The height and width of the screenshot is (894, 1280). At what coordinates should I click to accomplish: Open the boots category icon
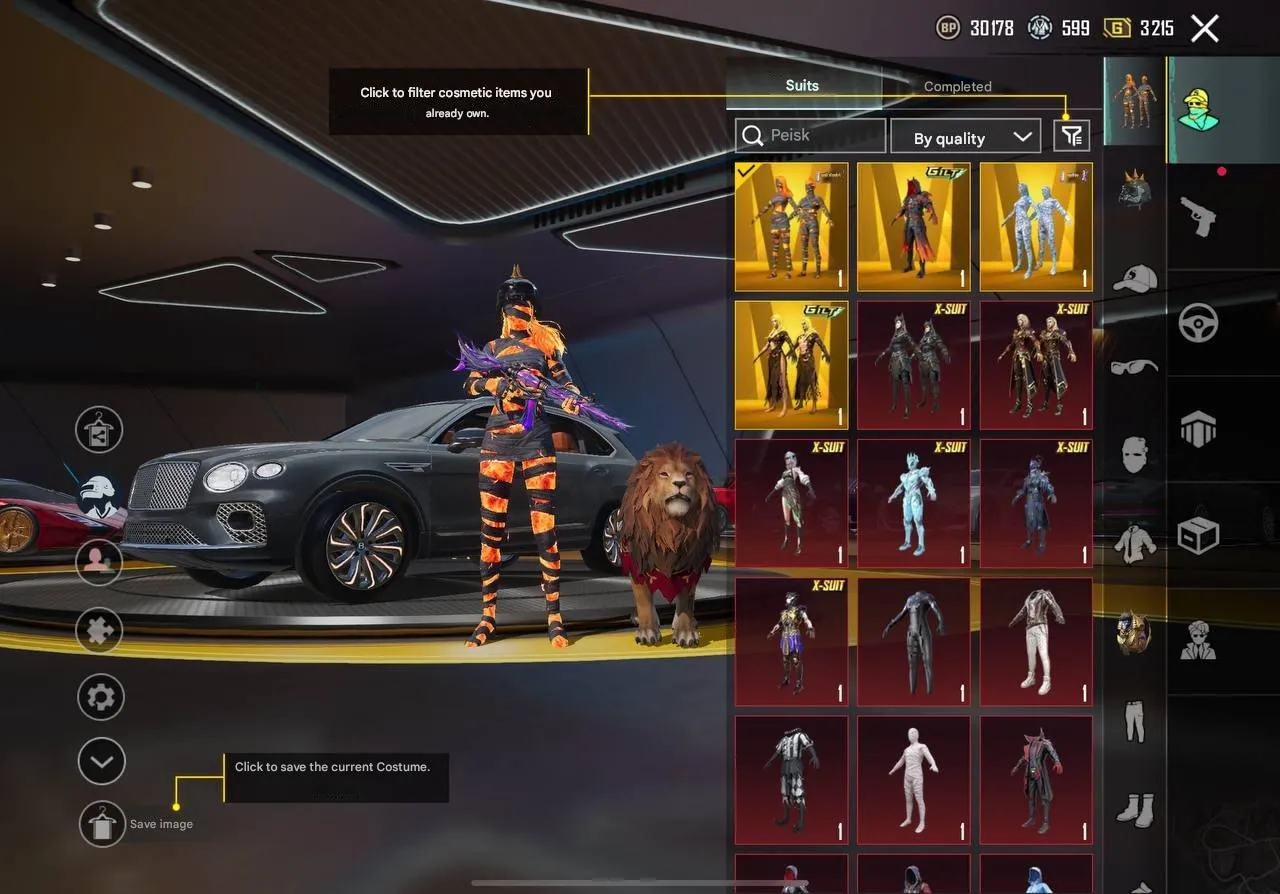point(1133,808)
